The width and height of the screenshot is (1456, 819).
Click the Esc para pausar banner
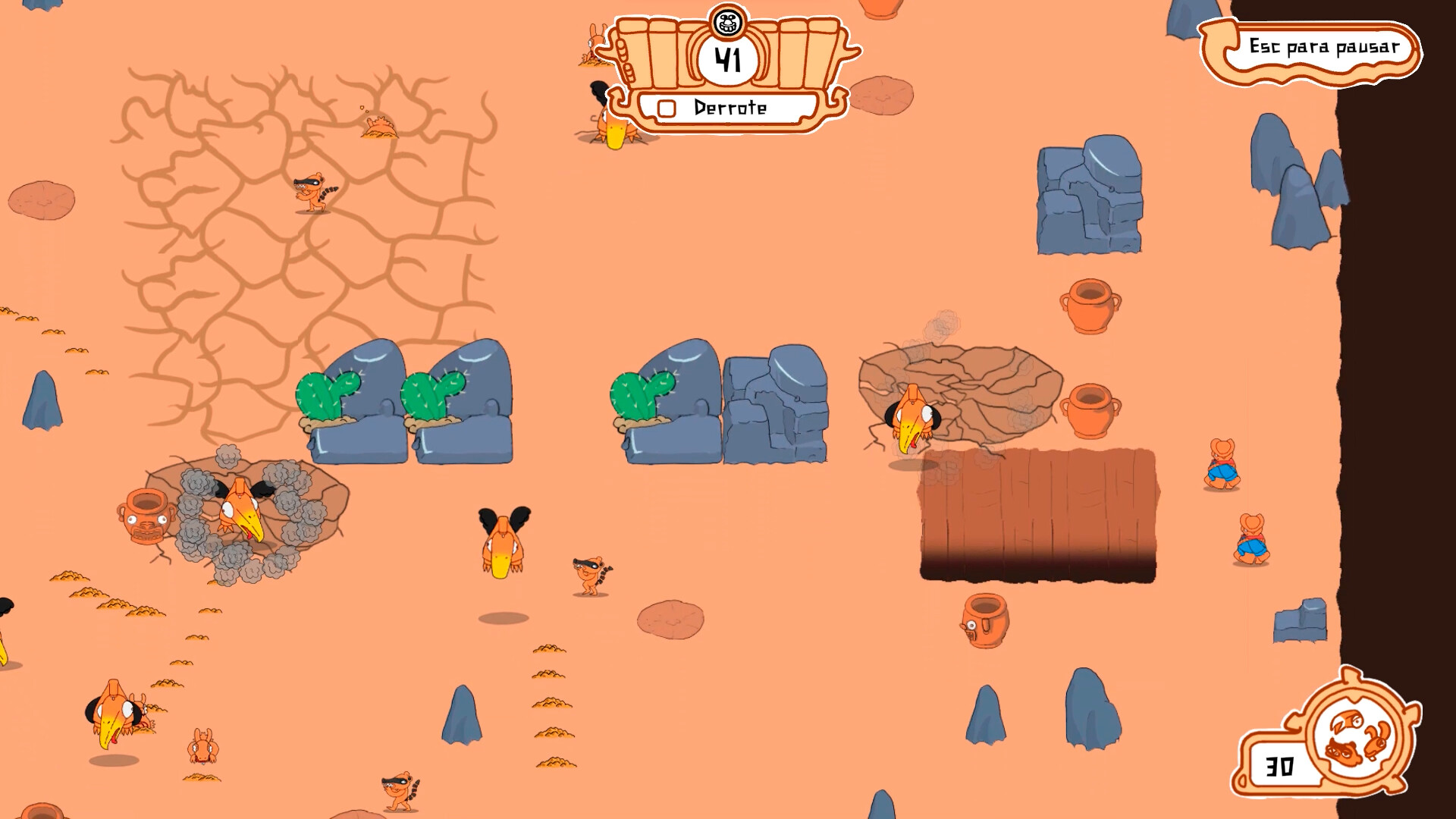(x=1323, y=47)
